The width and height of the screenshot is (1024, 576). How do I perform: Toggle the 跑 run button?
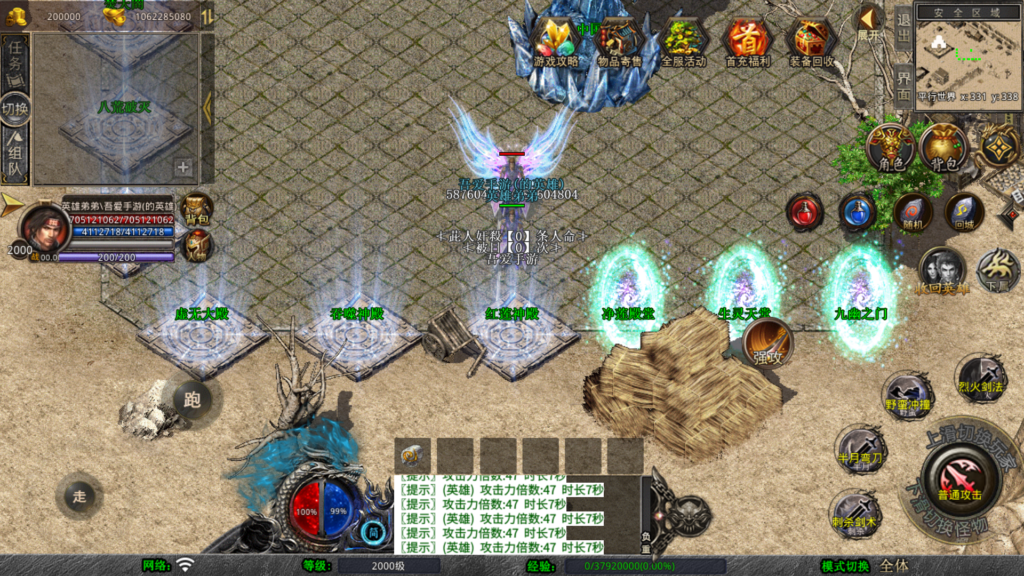pyautogui.click(x=192, y=400)
